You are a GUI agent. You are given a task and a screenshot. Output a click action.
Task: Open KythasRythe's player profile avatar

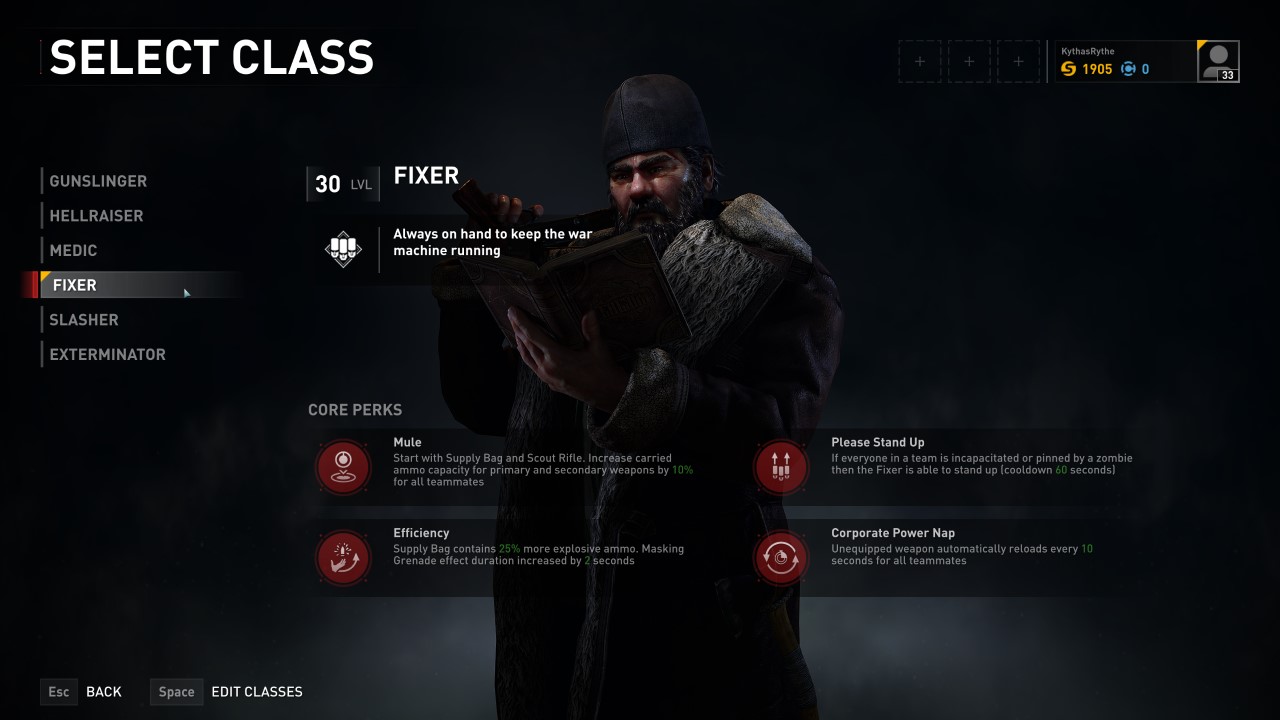click(1218, 61)
